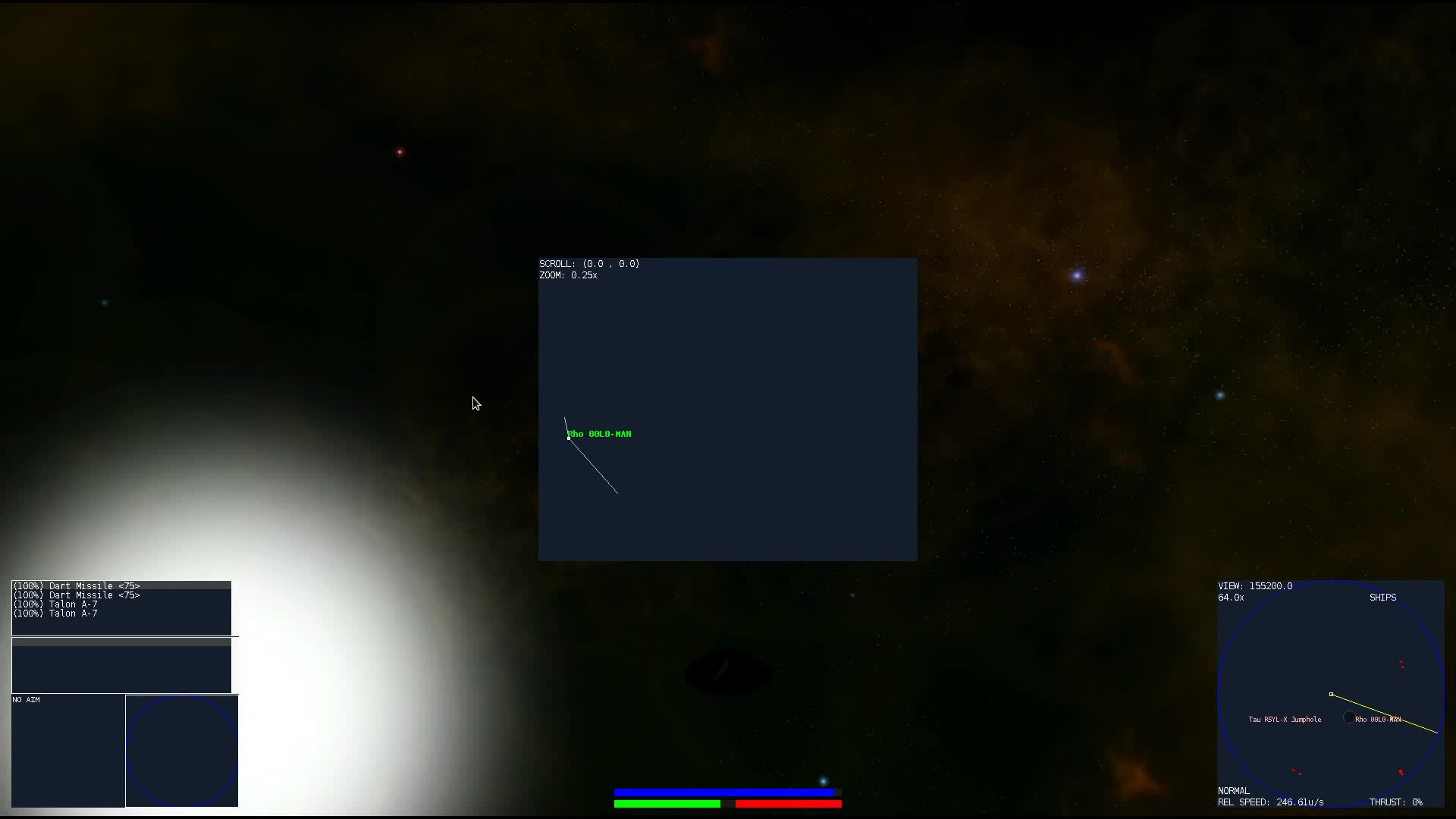Click the VIEW: 155200.0 radar readout
The height and width of the screenshot is (819, 1456).
(x=1255, y=585)
